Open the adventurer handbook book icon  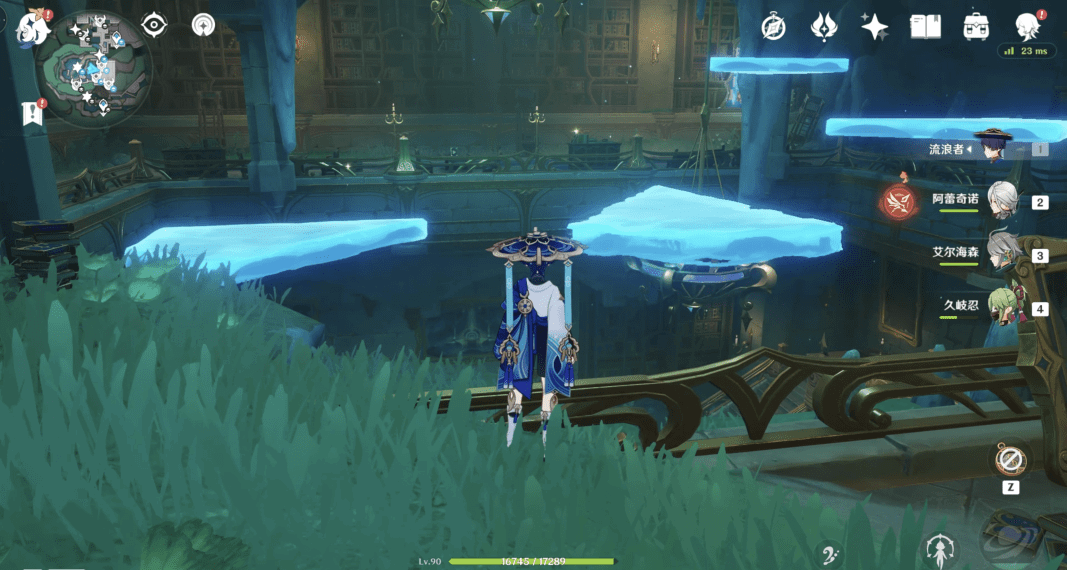coord(925,27)
